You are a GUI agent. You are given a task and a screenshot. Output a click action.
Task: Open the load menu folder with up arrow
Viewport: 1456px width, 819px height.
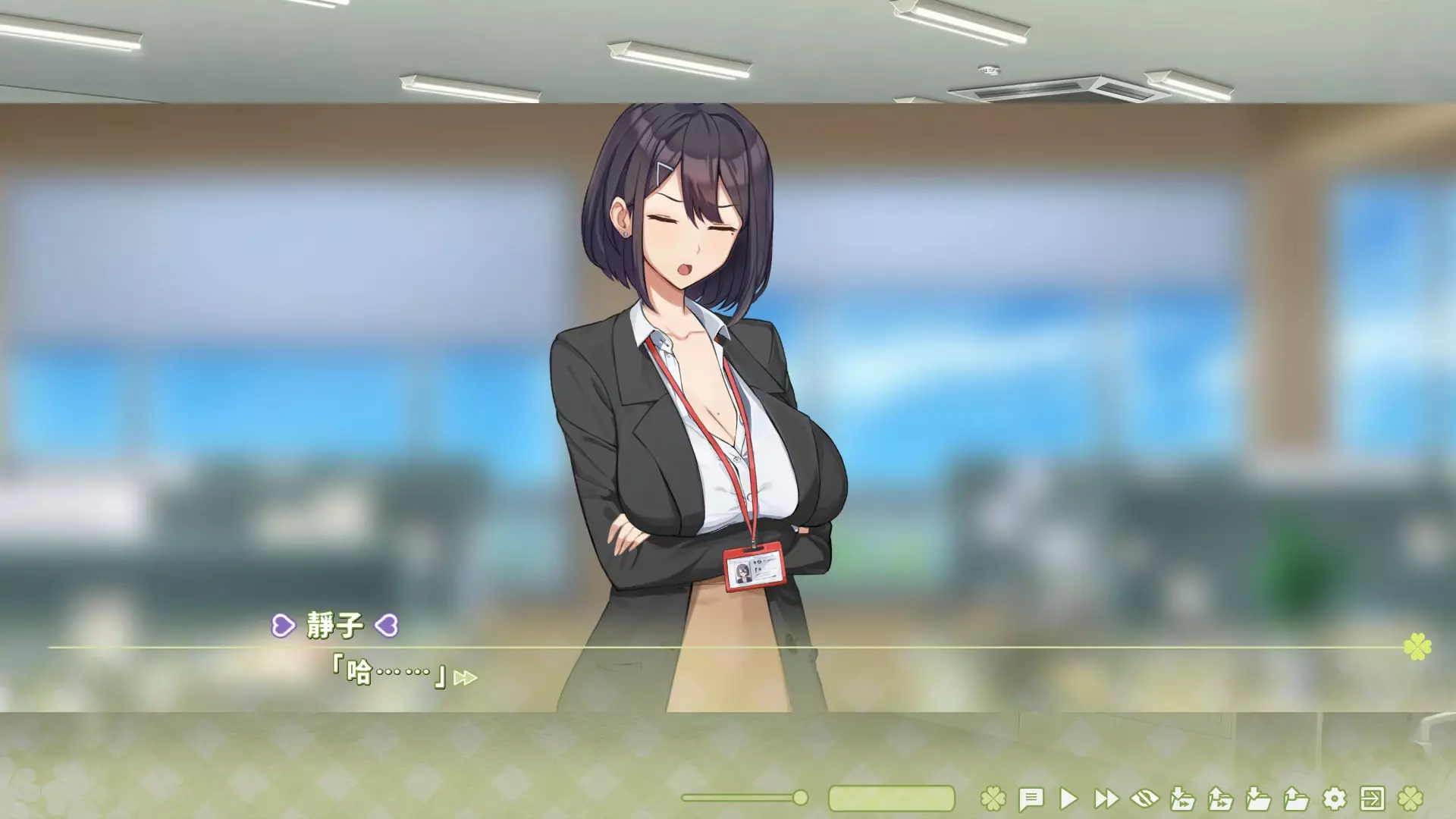click(1296, 799)
